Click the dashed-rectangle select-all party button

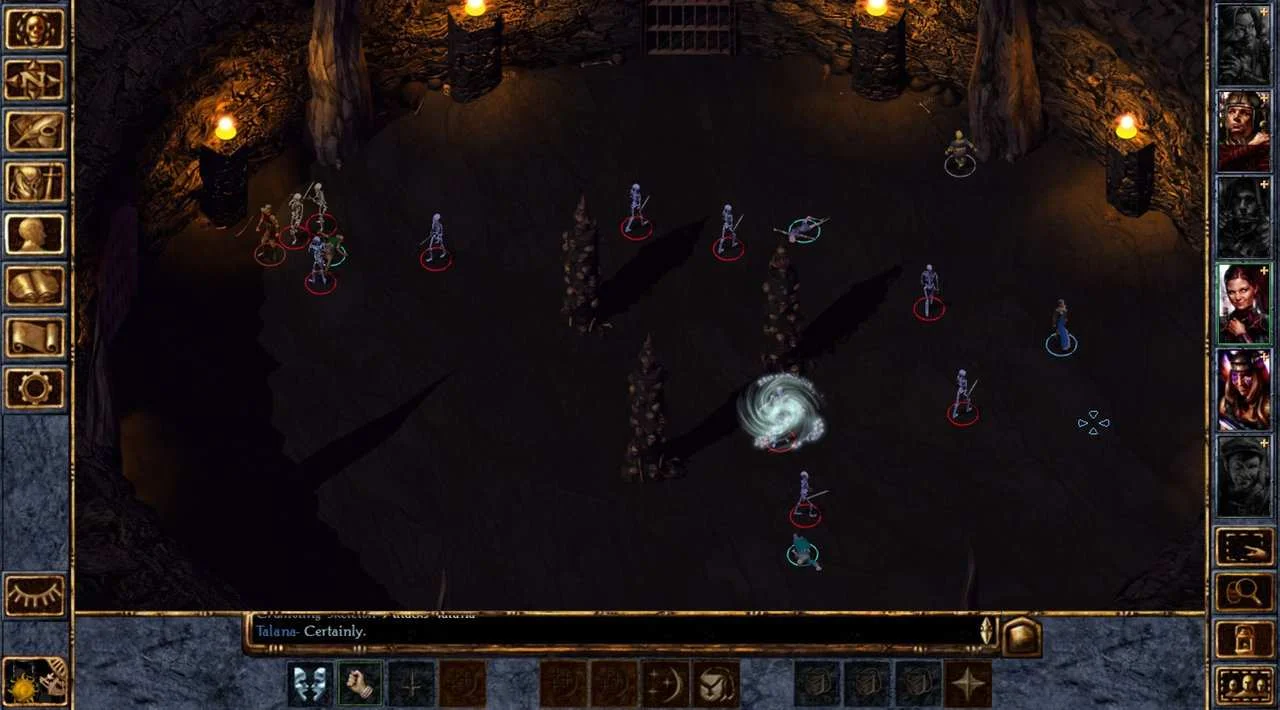pyautogui.click(x=1244, y=547)
